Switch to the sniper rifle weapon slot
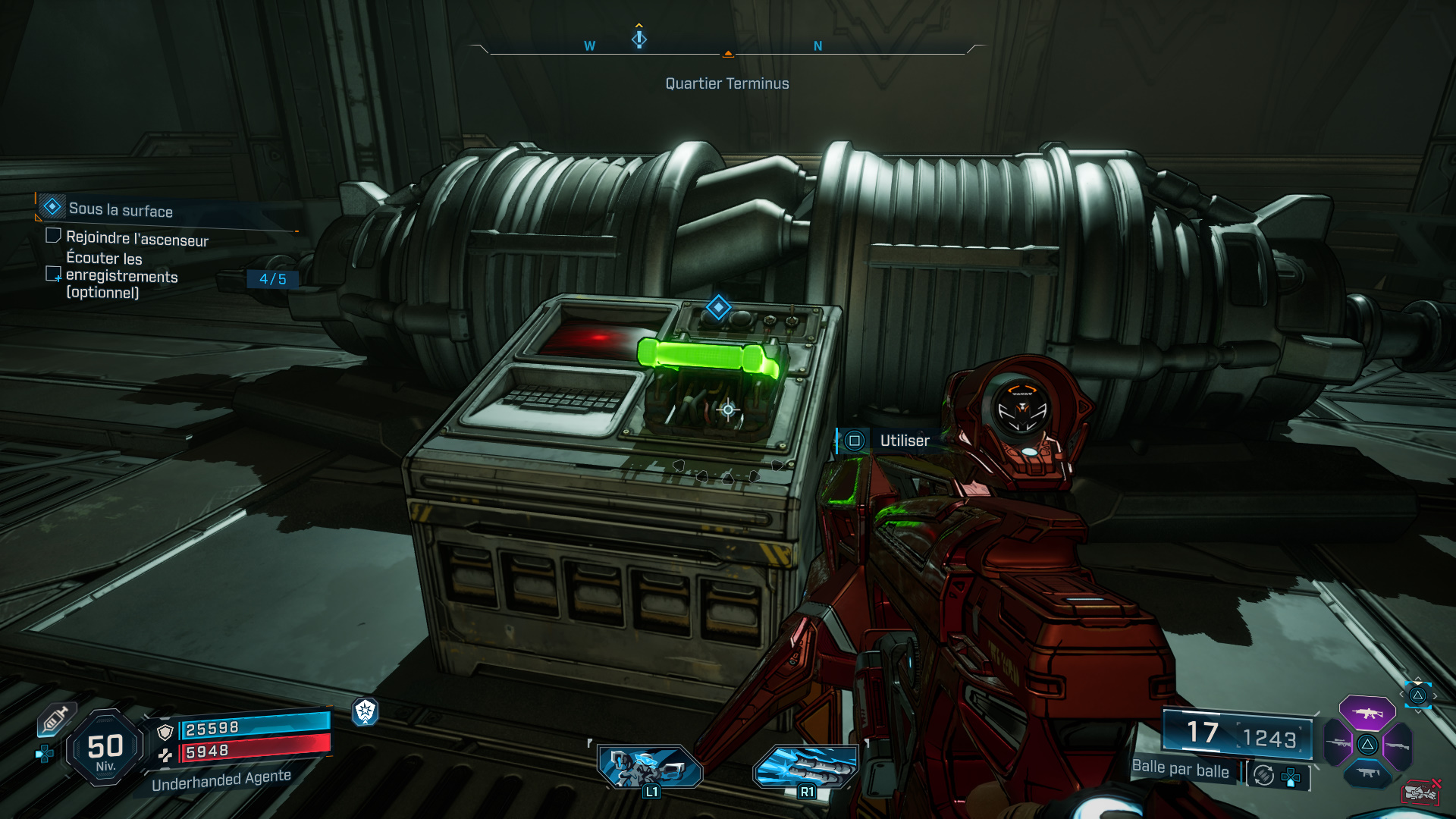 coord(1339,744)
